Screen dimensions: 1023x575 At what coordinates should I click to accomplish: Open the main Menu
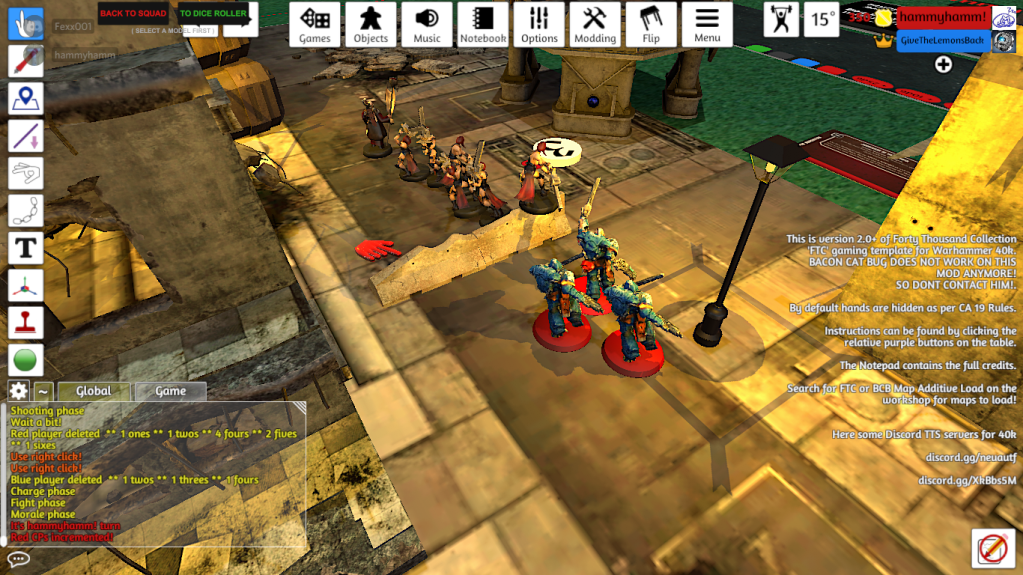[x=707, y=24]
